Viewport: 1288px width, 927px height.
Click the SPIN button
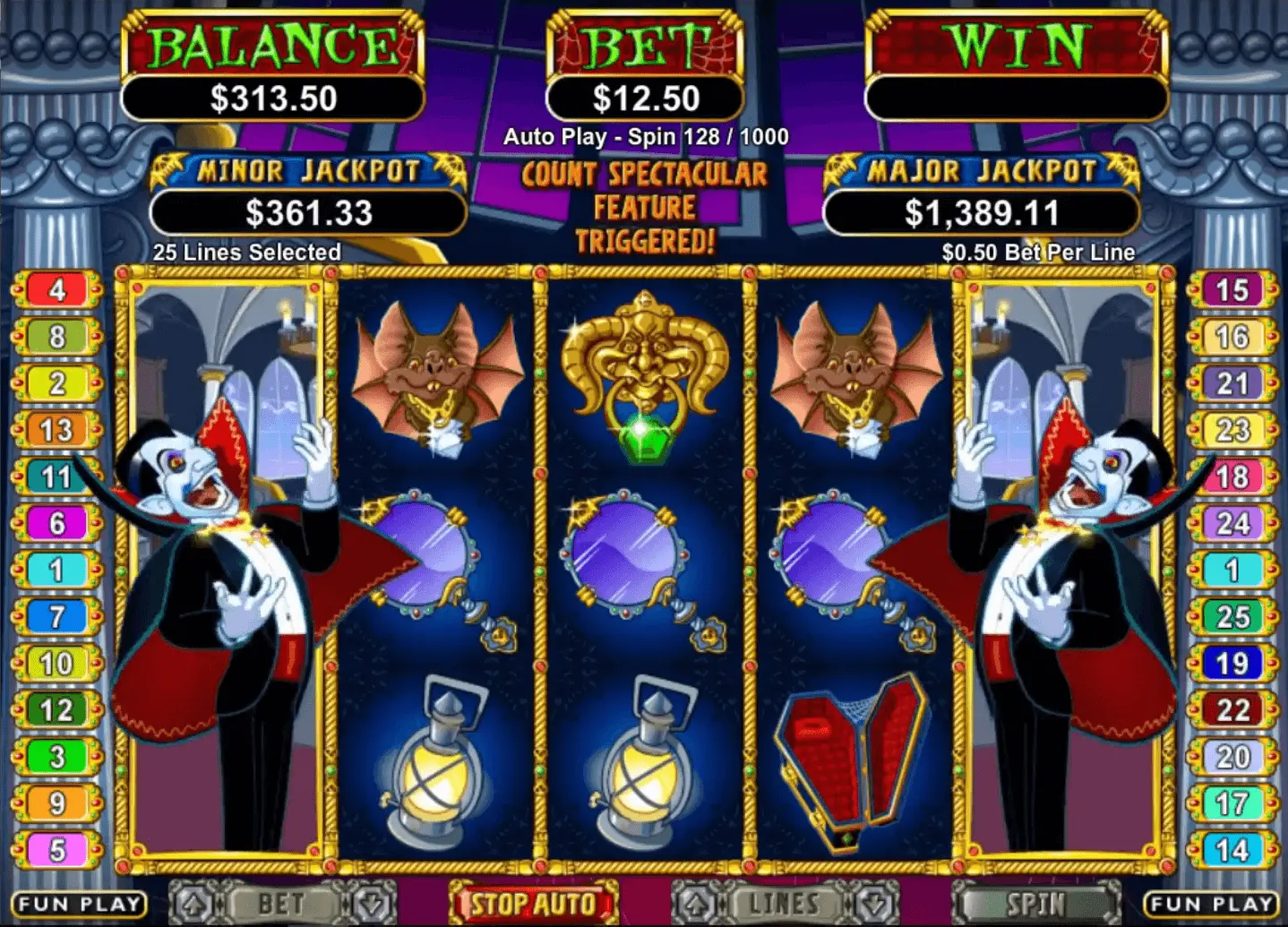pos(1035,904)
